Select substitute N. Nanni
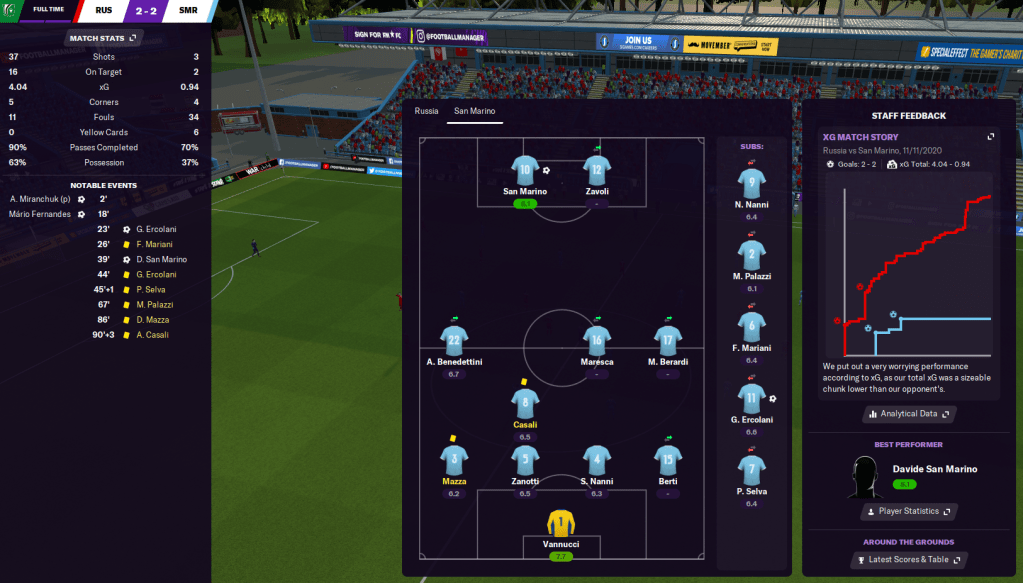Screen dimensions: 1023x583 click(752, 183)
